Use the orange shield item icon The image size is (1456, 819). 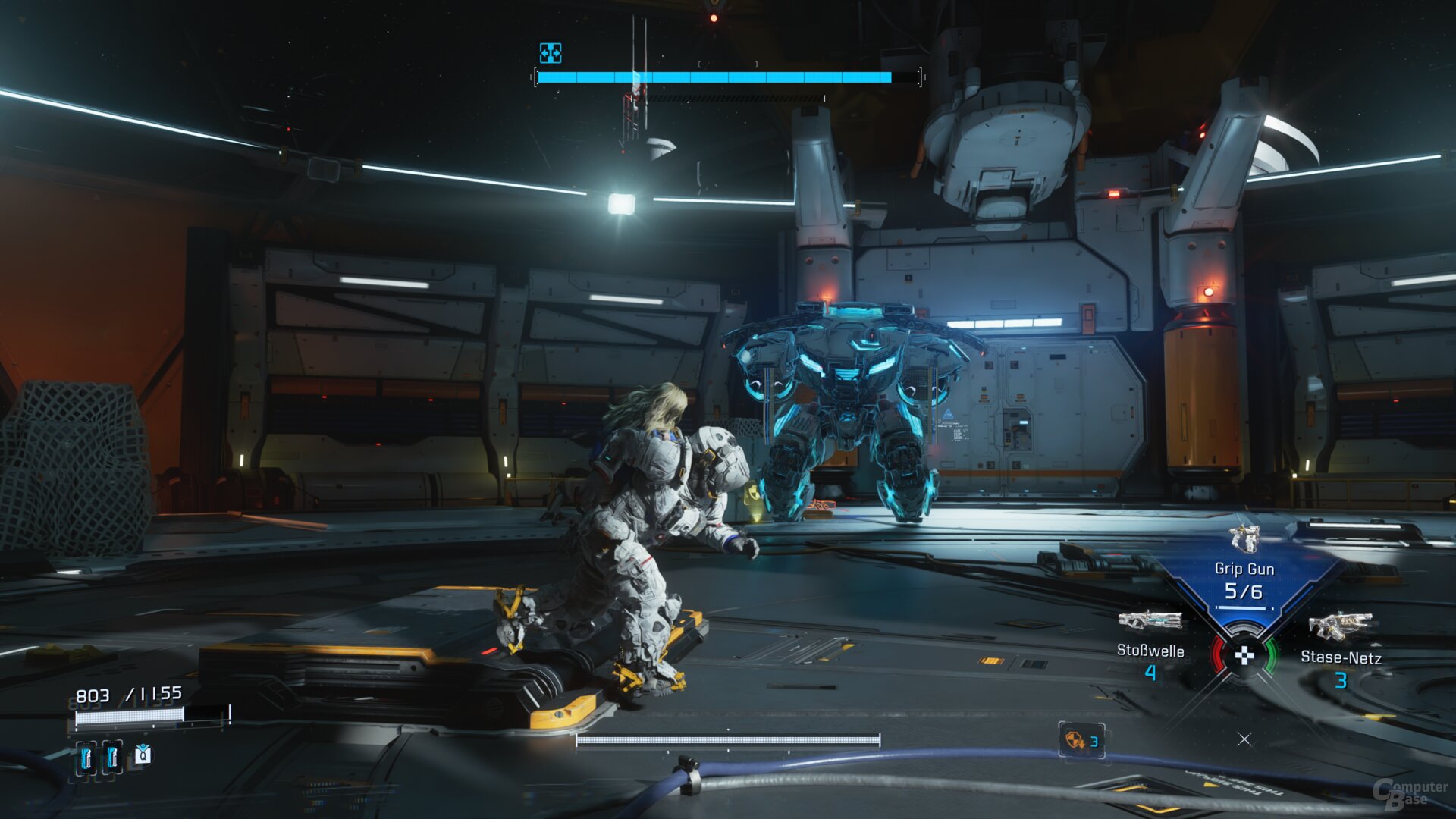1075,740
